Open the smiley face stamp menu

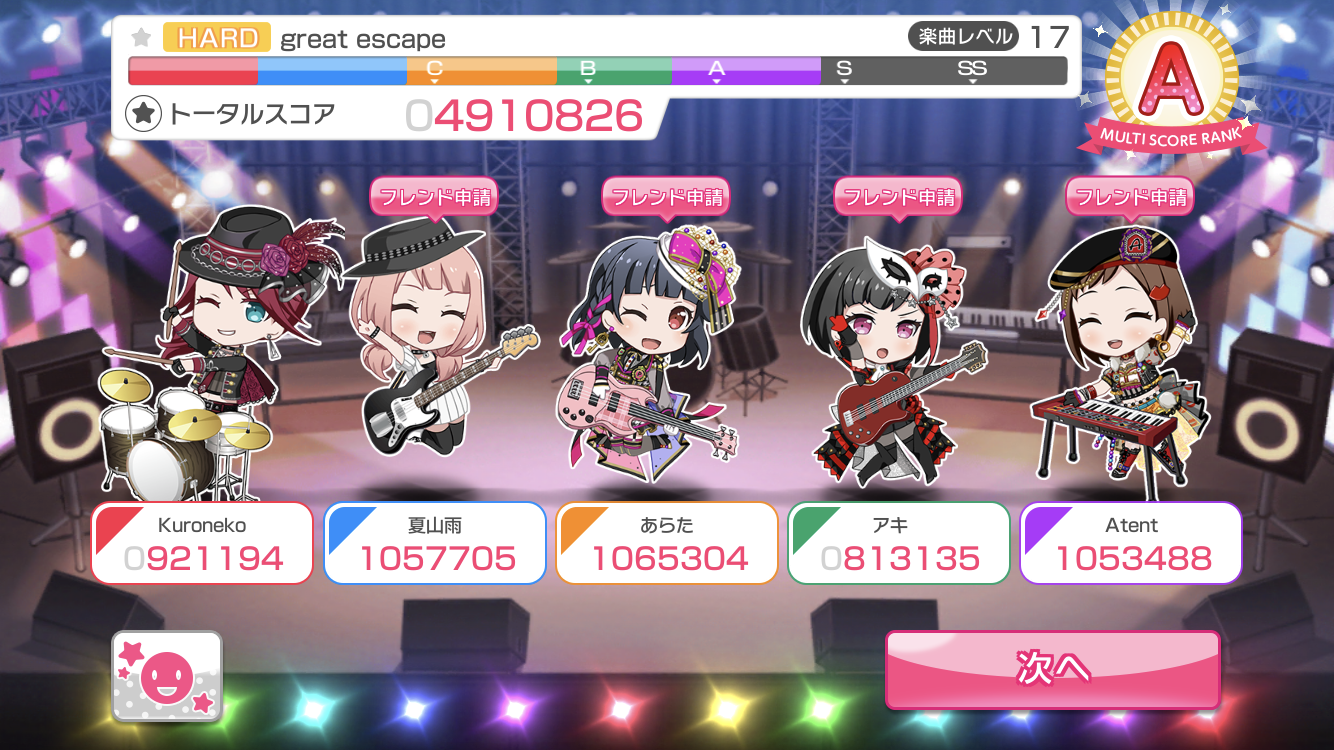point(167,677)
